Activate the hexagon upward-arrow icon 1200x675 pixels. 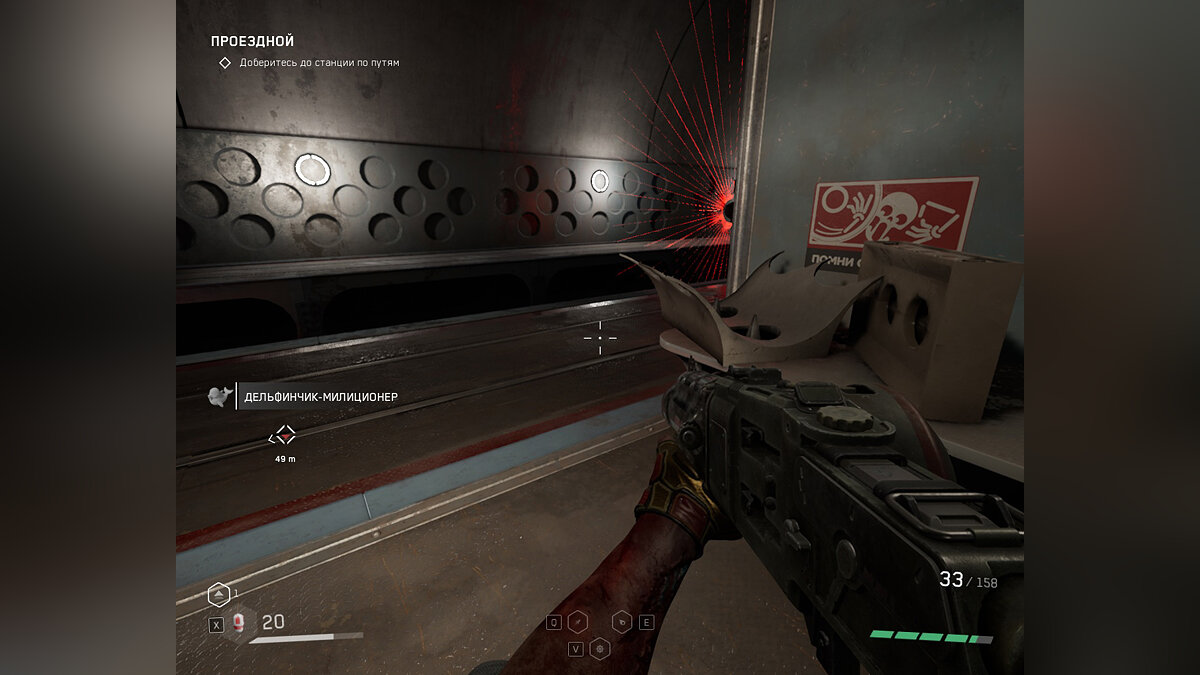[218, 595]
